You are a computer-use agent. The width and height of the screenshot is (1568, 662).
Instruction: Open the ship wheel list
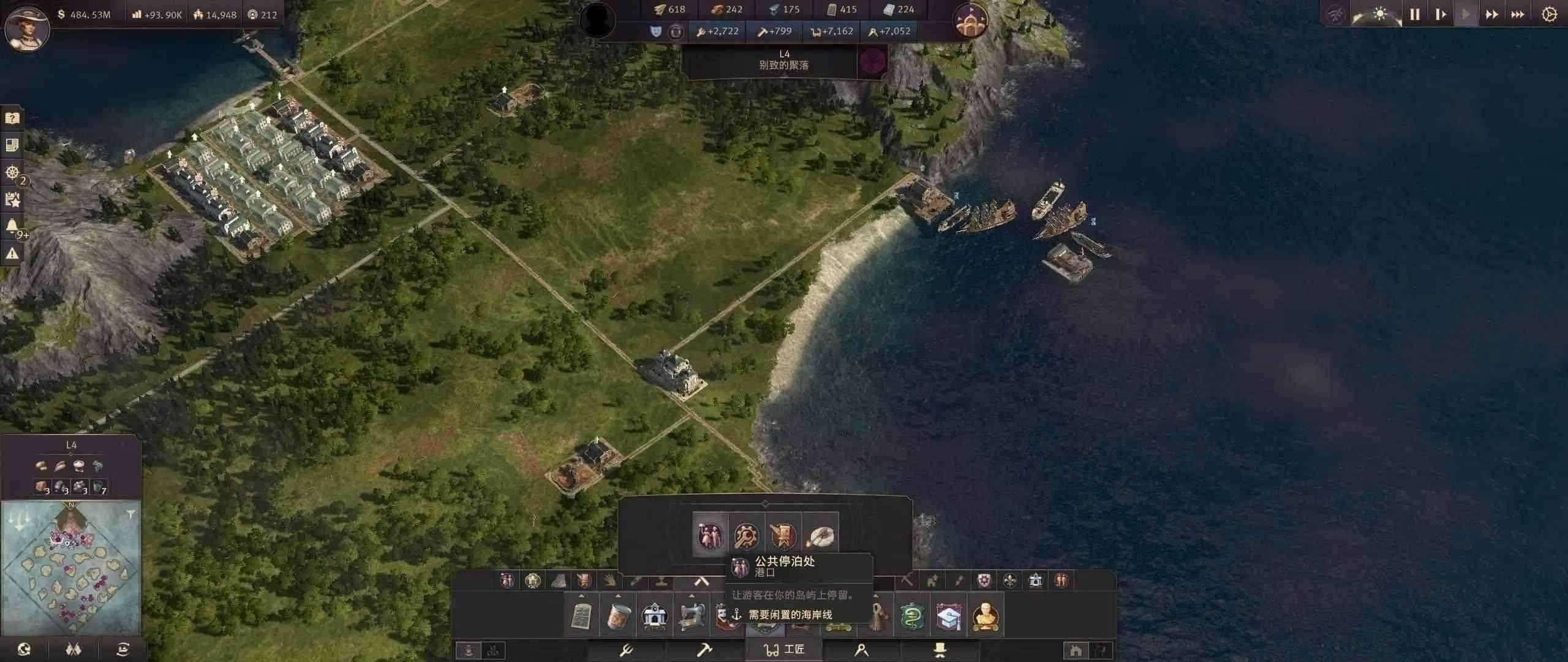pos(12,172)
